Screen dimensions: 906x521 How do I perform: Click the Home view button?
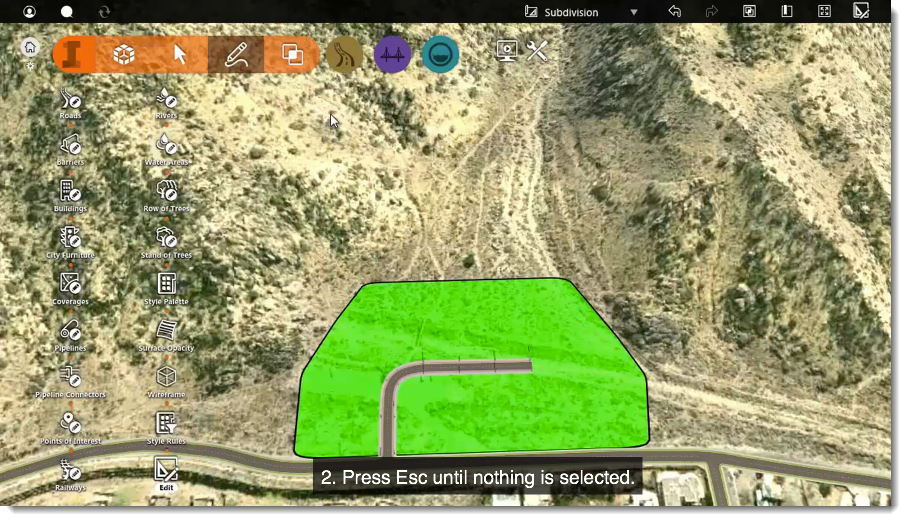[x=30, y=46]
